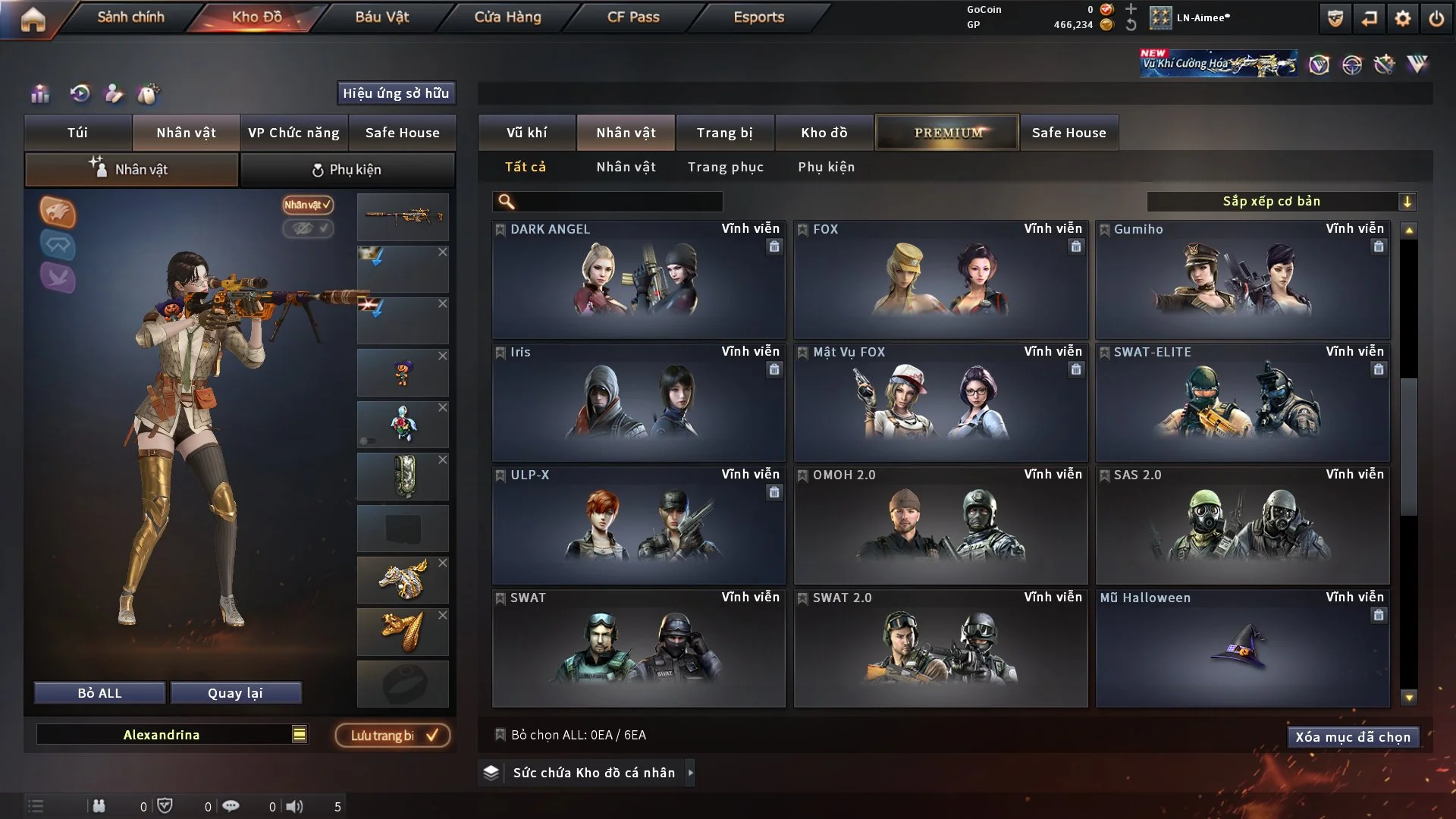Choose the Mật Vụ FOX character card

pyautogui.click(x=940, y=403)
